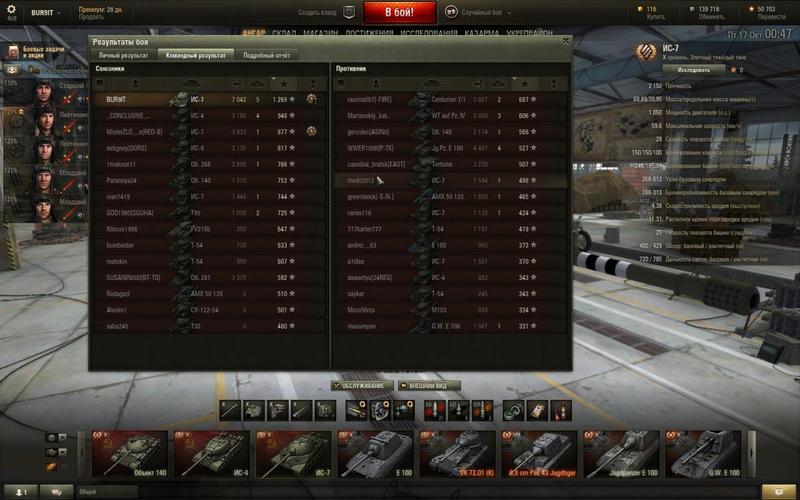Select the Объект 140 tank in carousel
The height and width of the screenshot is (500, 800).
[x=130, y=454]
